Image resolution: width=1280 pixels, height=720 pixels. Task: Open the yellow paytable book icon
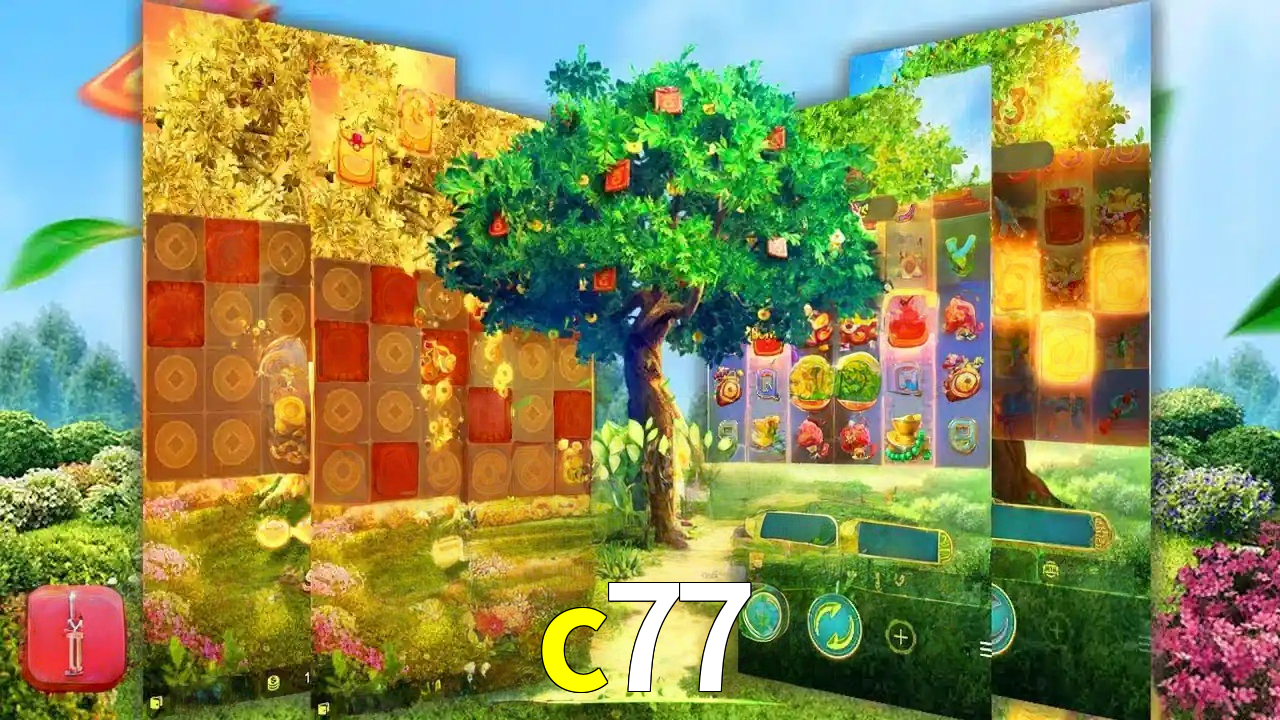coord(155,703)
